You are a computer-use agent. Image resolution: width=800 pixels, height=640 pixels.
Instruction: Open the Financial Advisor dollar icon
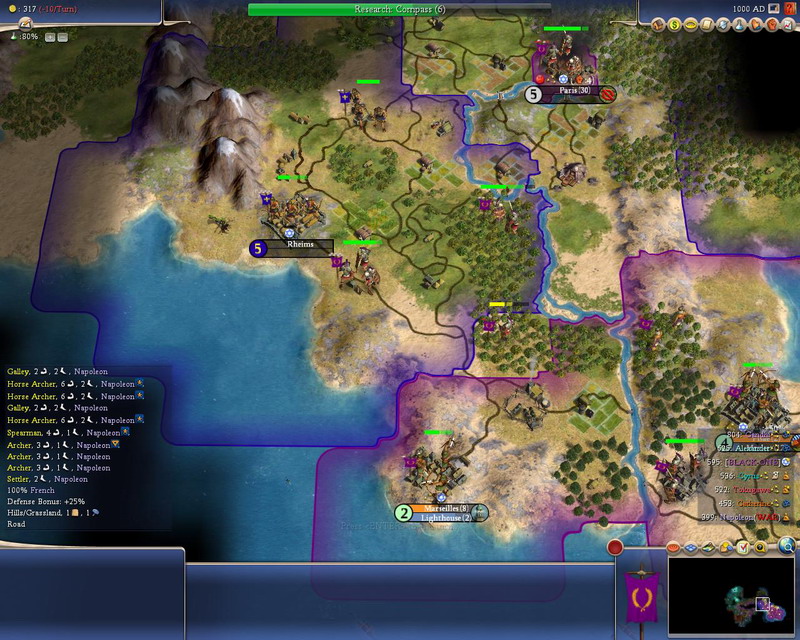[676, 24]
